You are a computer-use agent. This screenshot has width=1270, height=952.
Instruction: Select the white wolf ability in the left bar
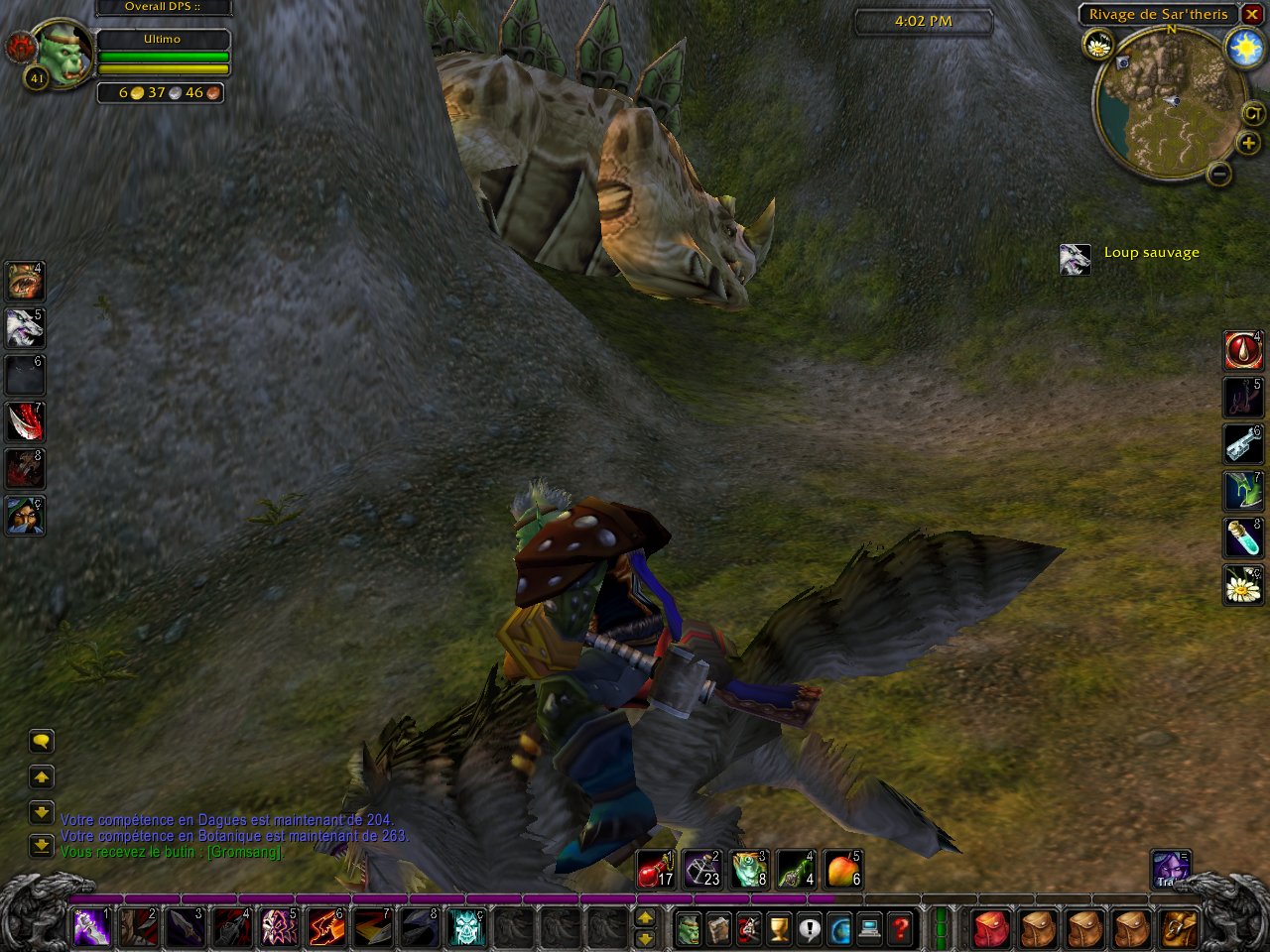pyautogui.click(x=24, y=327)
